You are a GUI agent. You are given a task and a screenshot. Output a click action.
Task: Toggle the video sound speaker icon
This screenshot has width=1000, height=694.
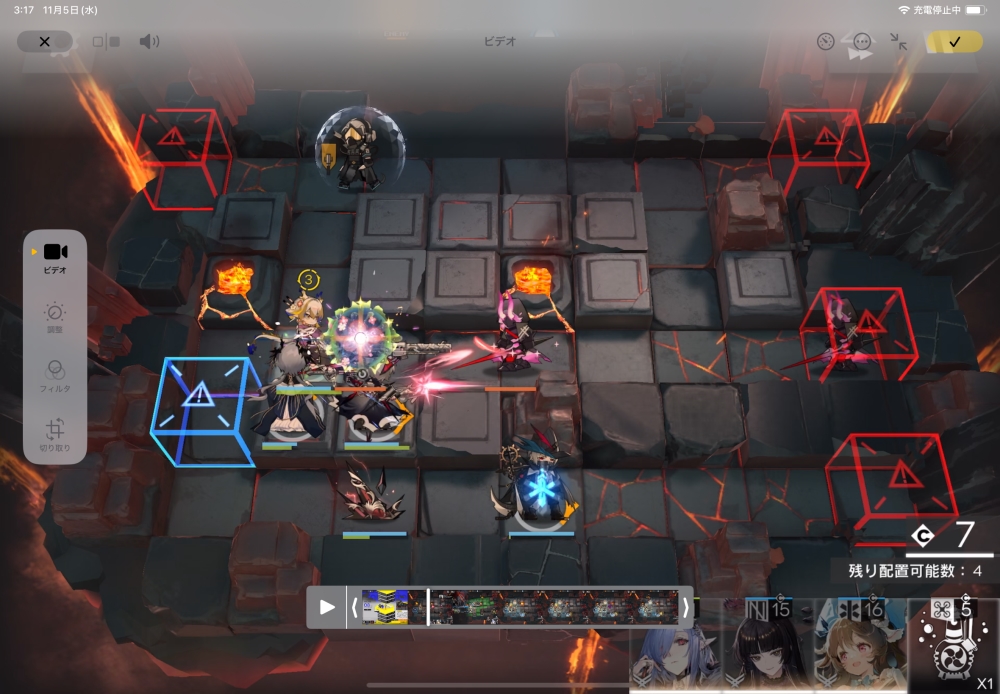tap(149, 42)
